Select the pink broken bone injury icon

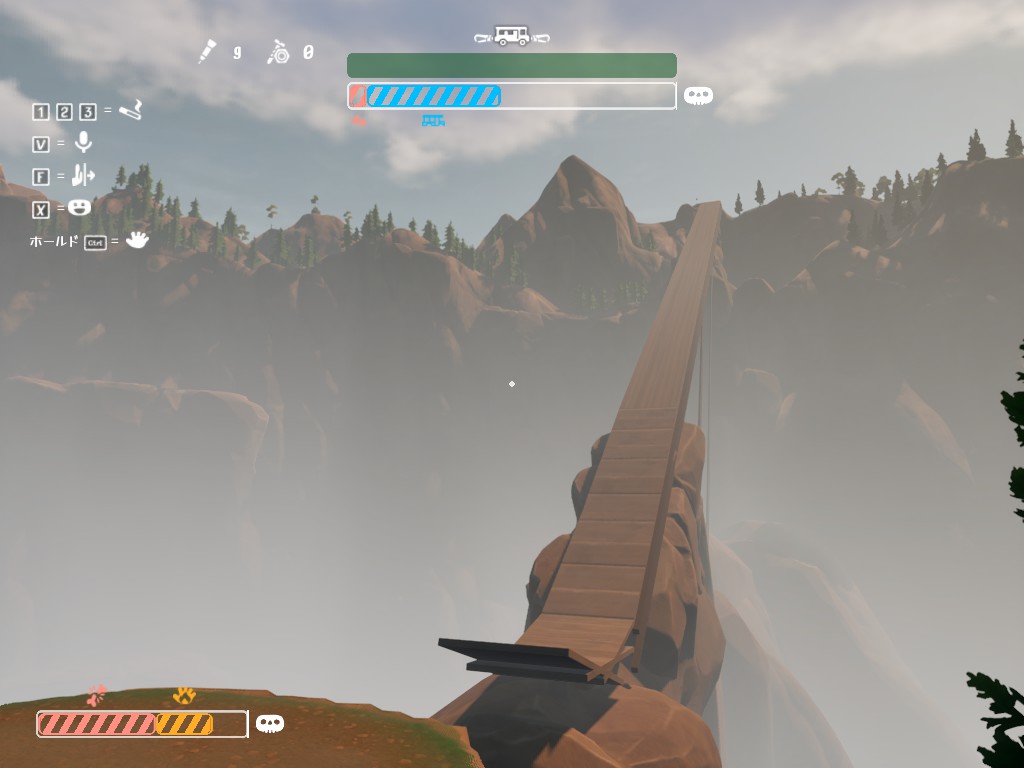point(96,695)
